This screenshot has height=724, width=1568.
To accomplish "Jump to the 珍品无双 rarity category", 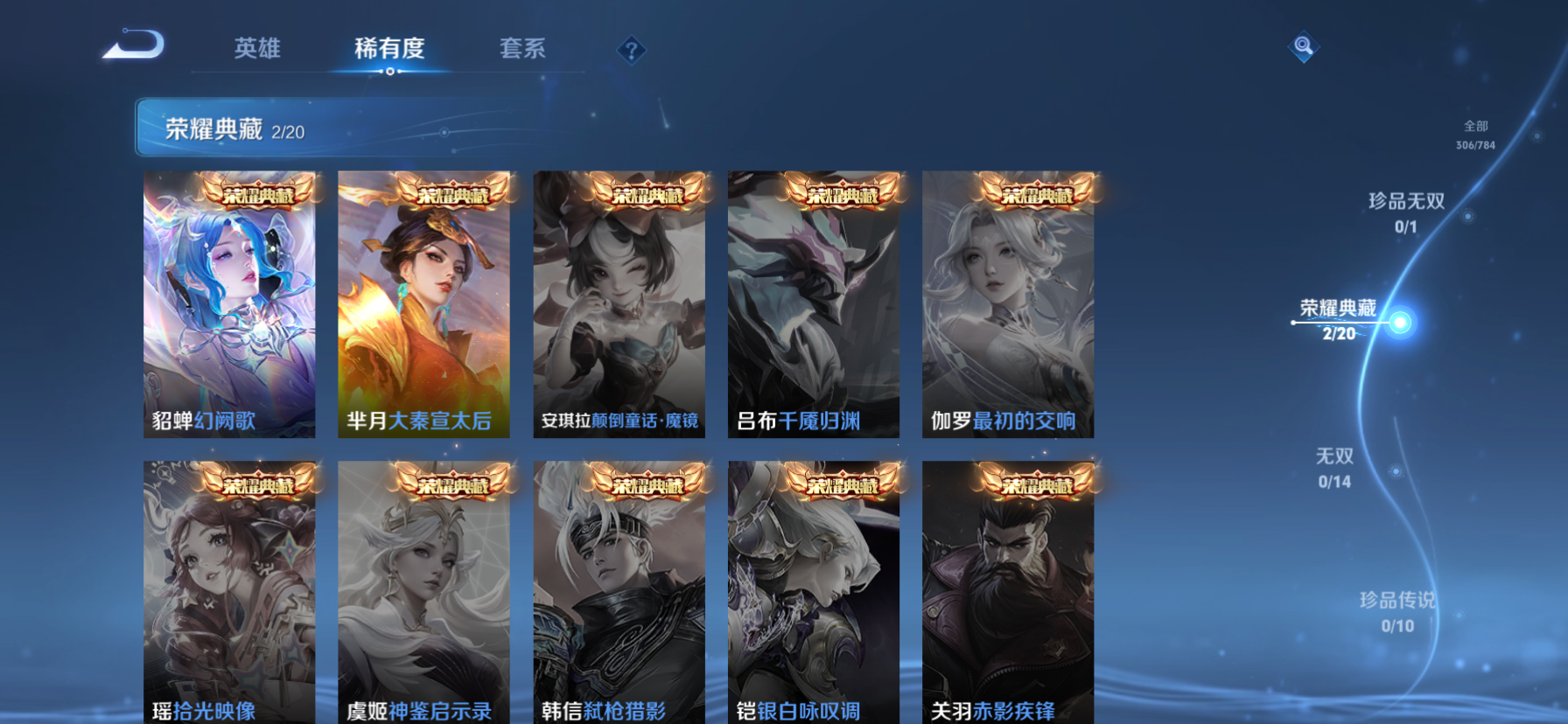I will [1406, 212].
